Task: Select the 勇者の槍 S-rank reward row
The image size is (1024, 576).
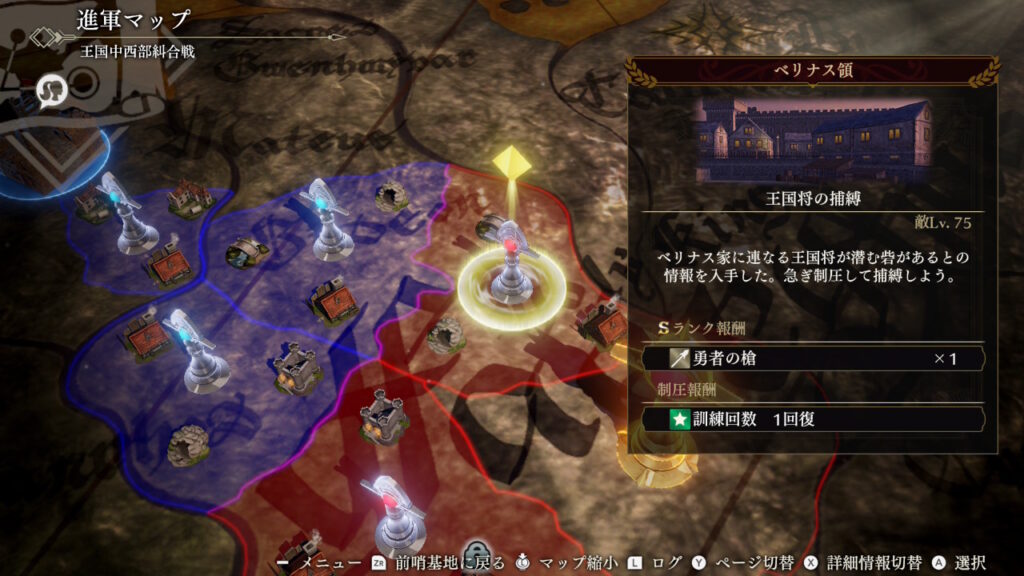Action: point(814,358)
